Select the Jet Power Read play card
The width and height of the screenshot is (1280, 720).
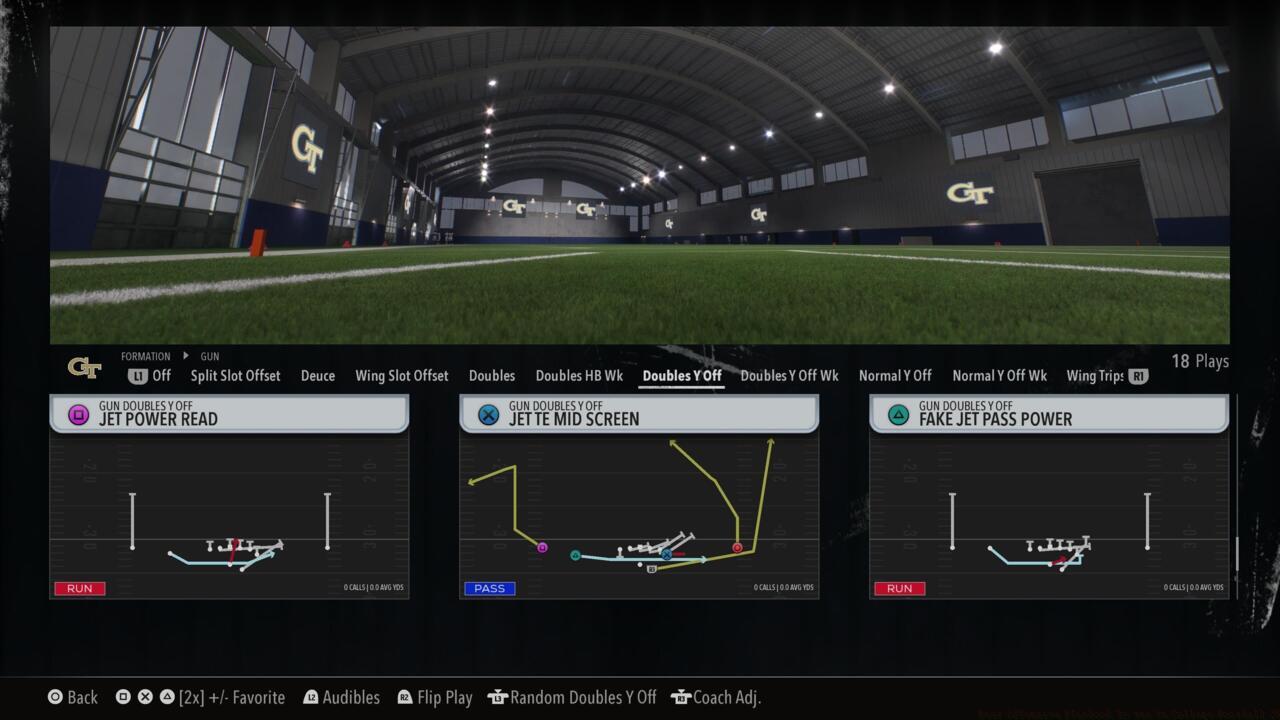229,497
